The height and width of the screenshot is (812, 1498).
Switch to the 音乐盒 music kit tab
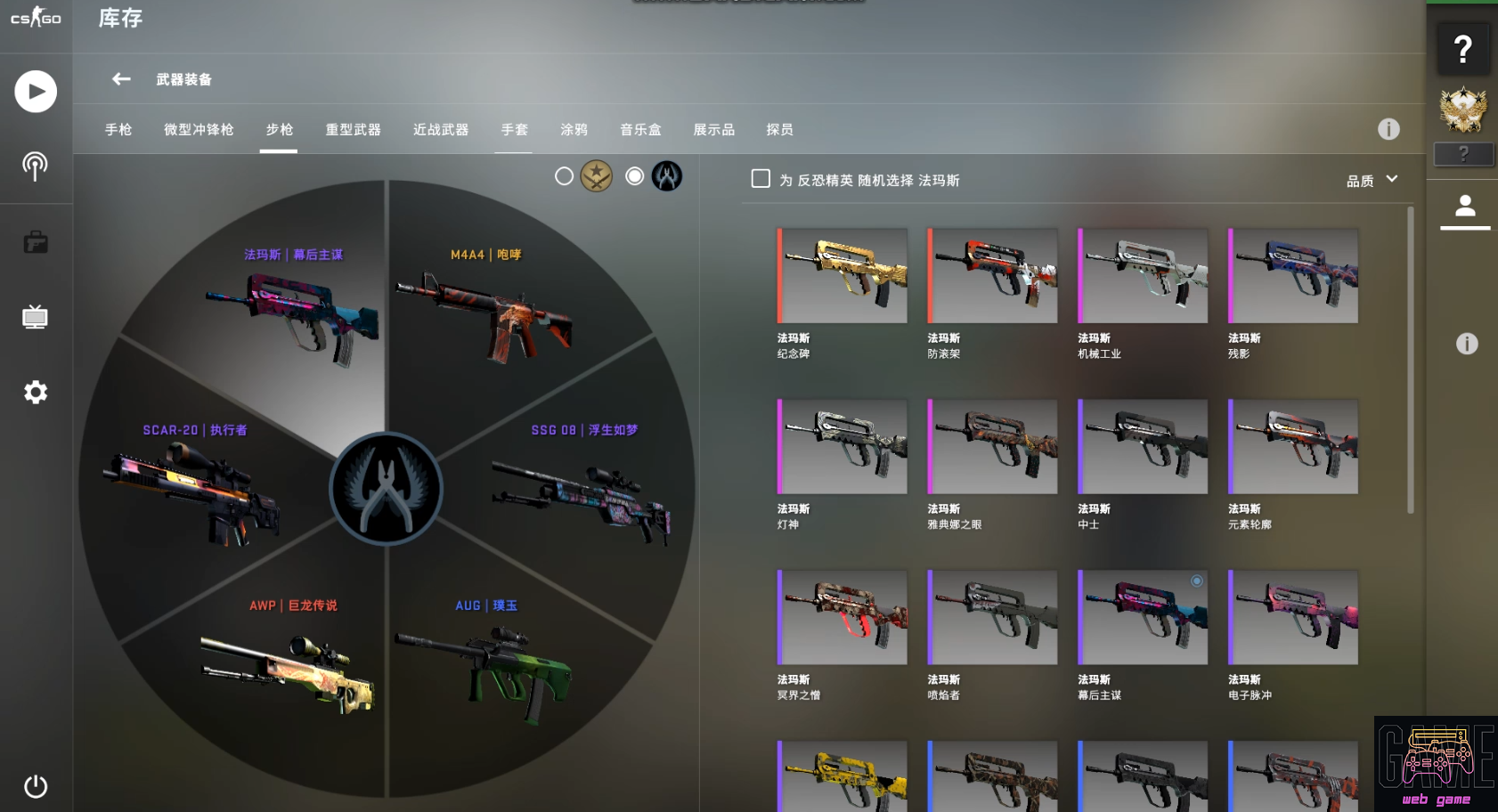pos(640,130)
